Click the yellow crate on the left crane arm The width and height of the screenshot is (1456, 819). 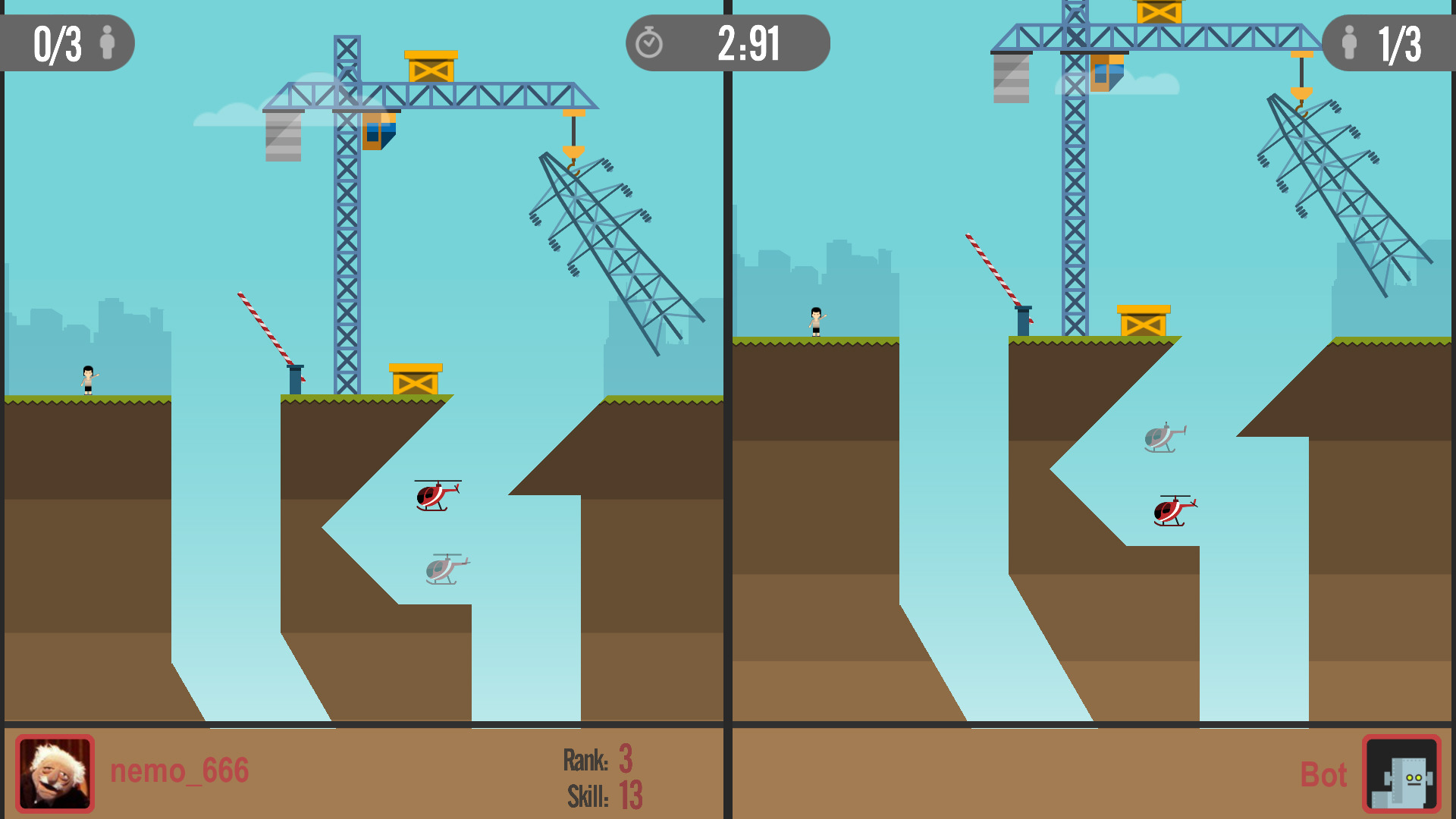coord(432,68)
